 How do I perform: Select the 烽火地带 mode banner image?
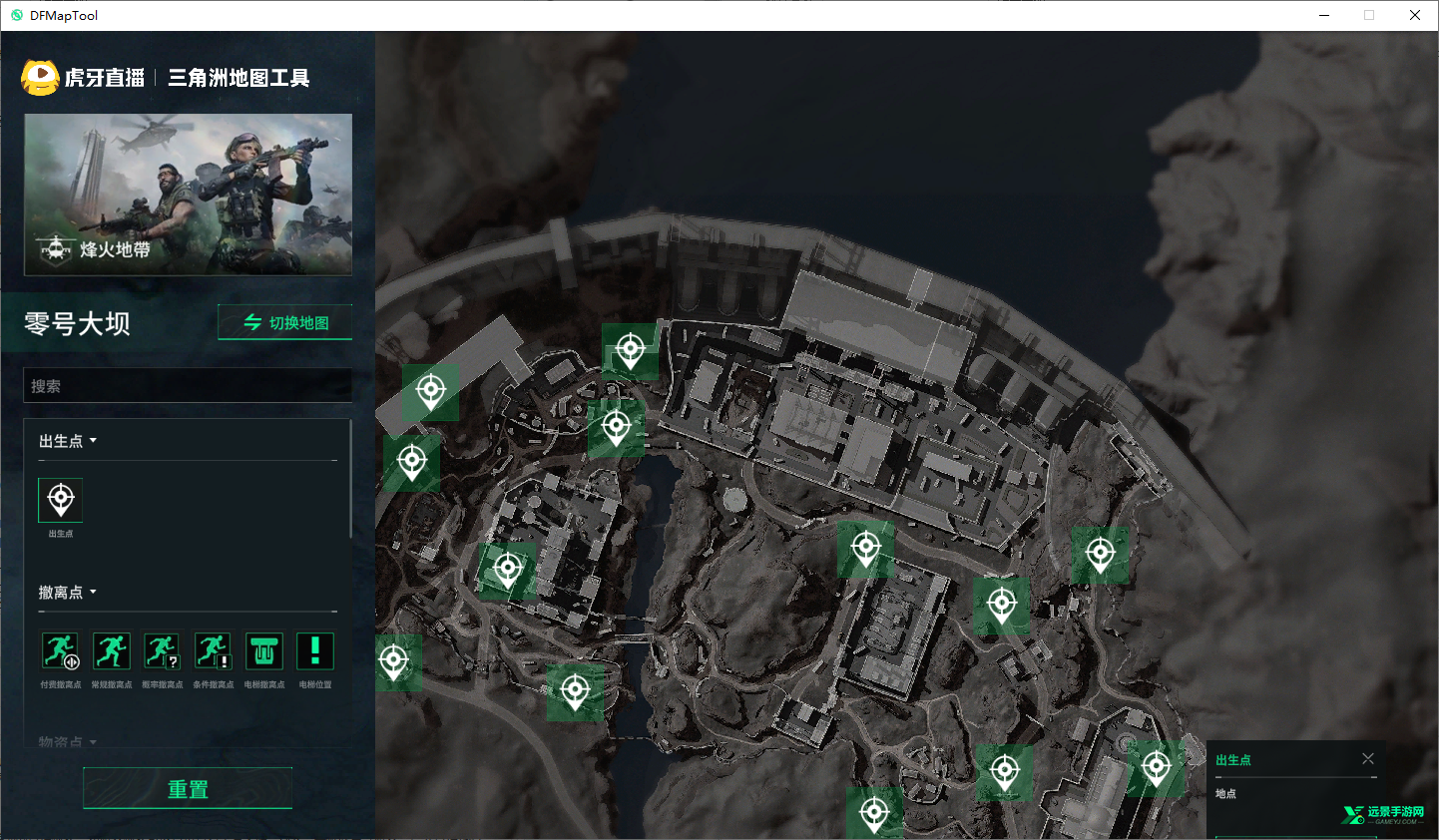[x=189, y=195]
